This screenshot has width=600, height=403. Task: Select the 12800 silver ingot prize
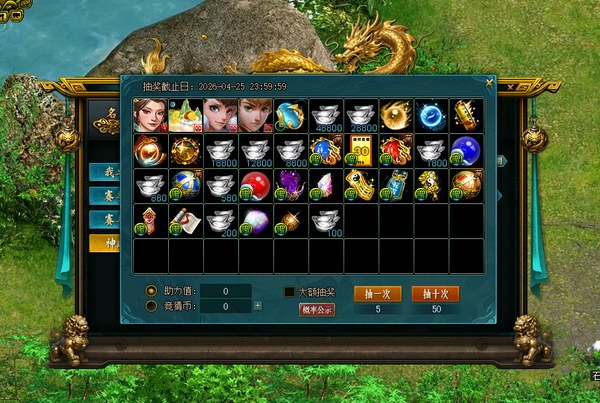tap(256, 151)
